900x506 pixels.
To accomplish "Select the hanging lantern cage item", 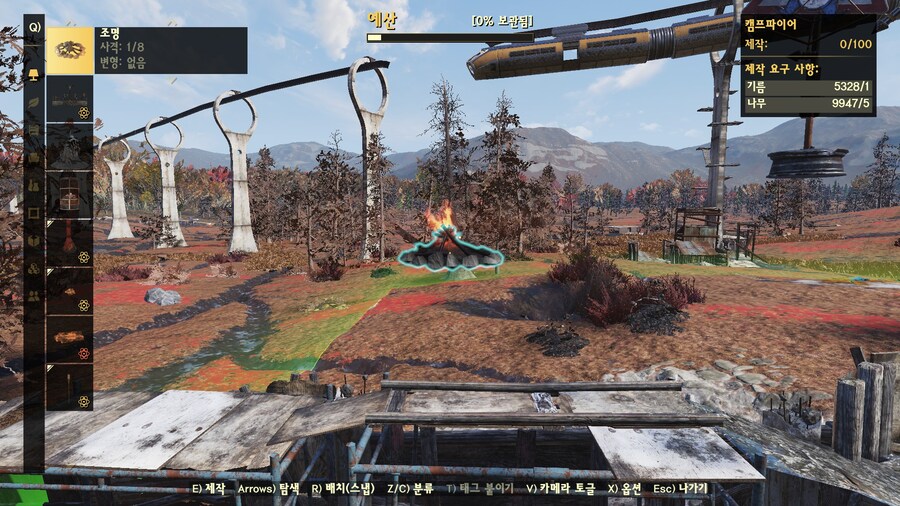I will pyautogui.click(x=69, y=194).
